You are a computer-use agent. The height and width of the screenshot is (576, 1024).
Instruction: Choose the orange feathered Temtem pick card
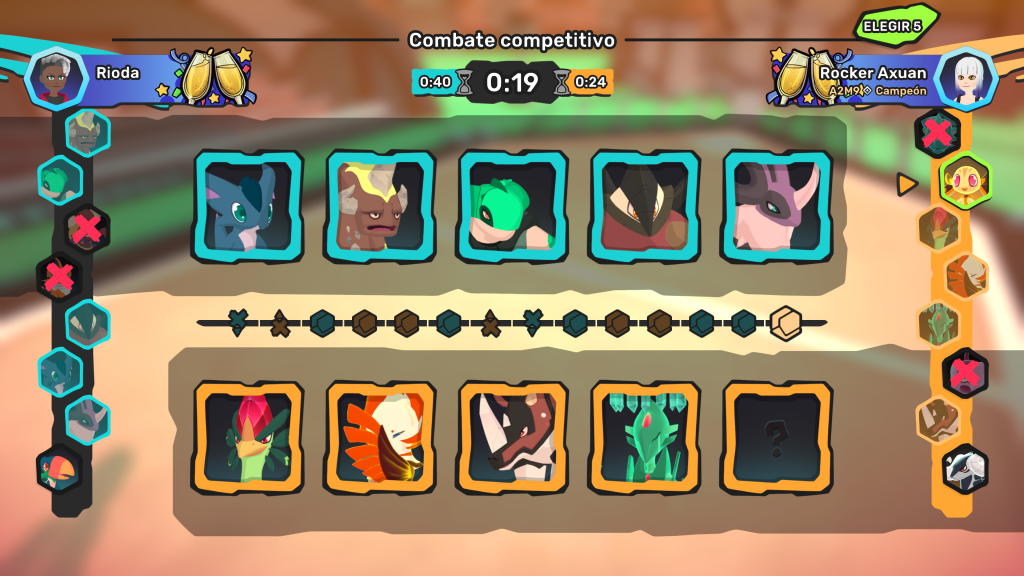click(x=380, y=437)
